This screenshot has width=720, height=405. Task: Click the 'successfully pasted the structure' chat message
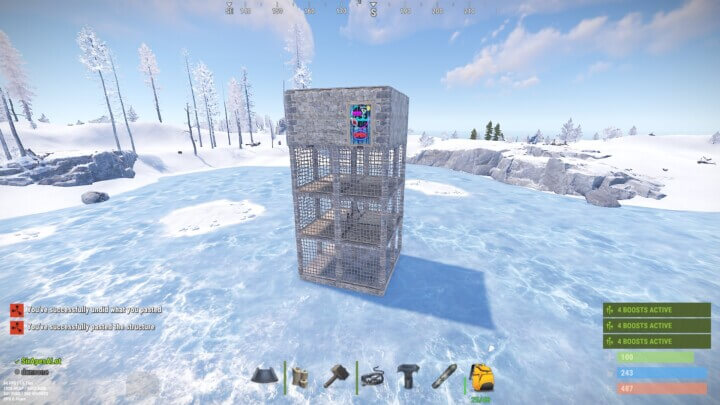click(90, 326)
